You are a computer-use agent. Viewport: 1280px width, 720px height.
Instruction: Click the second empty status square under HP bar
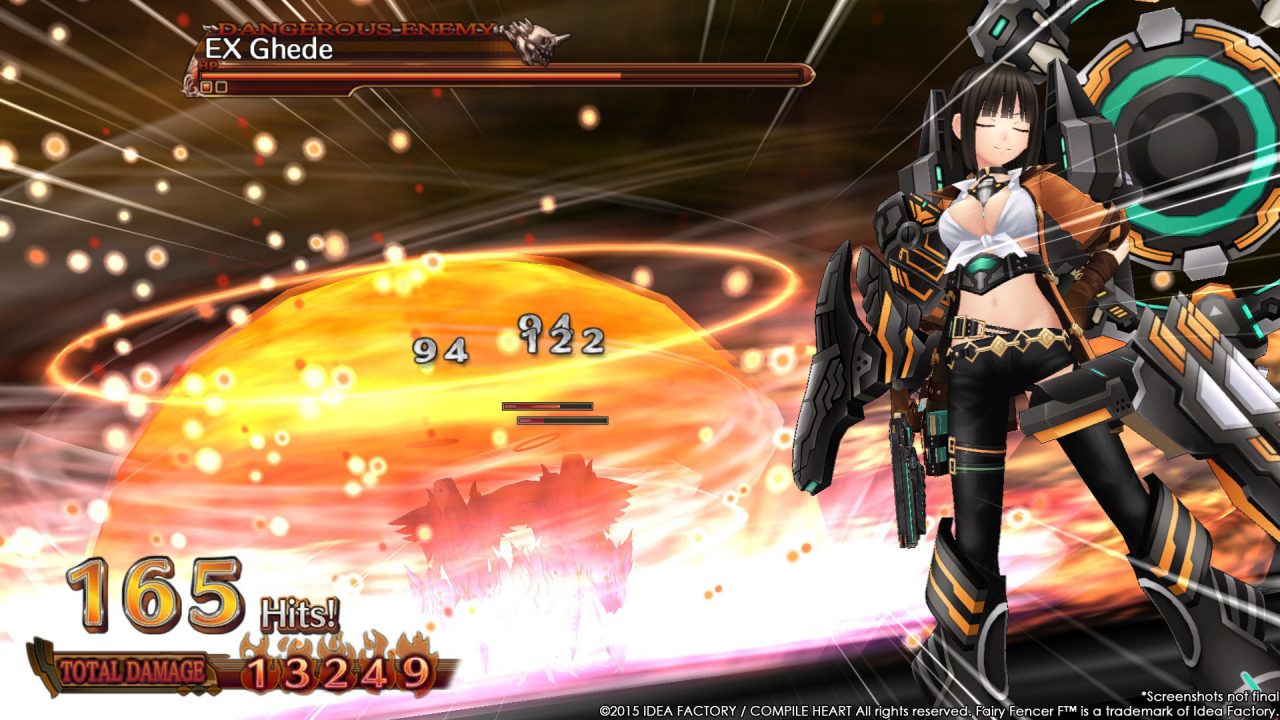pos(219,86)
